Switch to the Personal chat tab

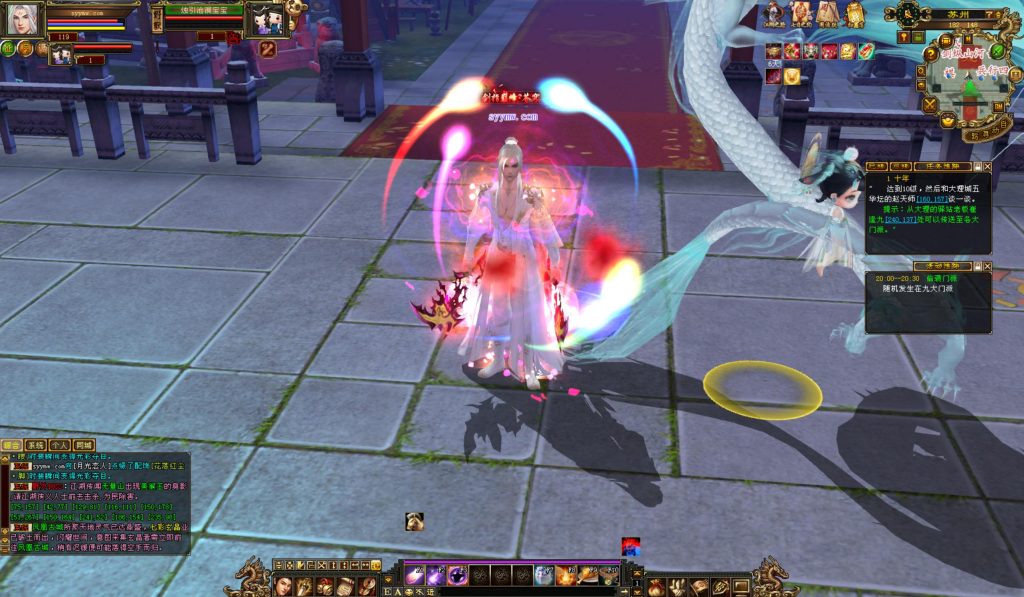[x=59, y=445]
